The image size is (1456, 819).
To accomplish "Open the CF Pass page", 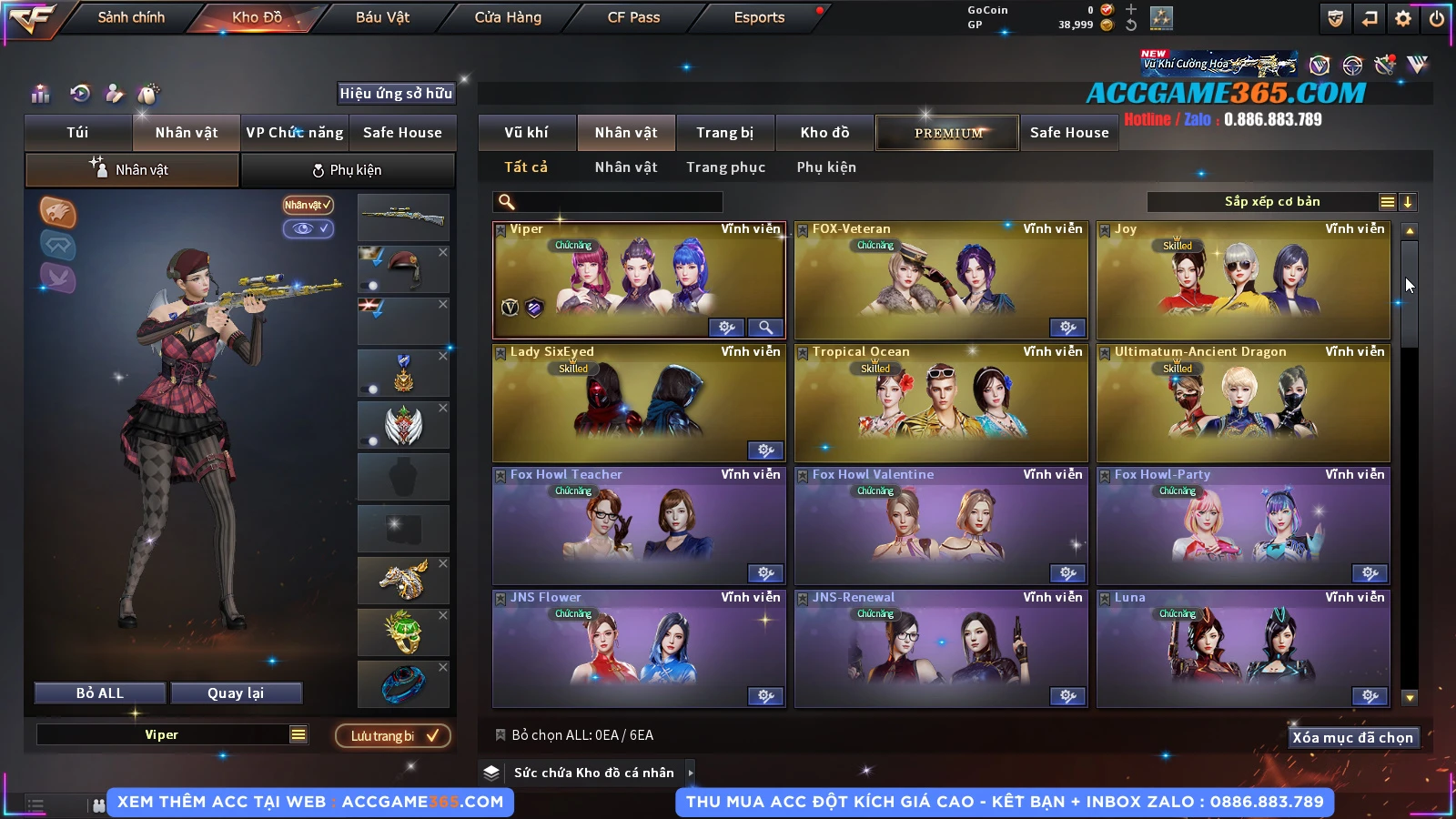I will tap(633, 17).
